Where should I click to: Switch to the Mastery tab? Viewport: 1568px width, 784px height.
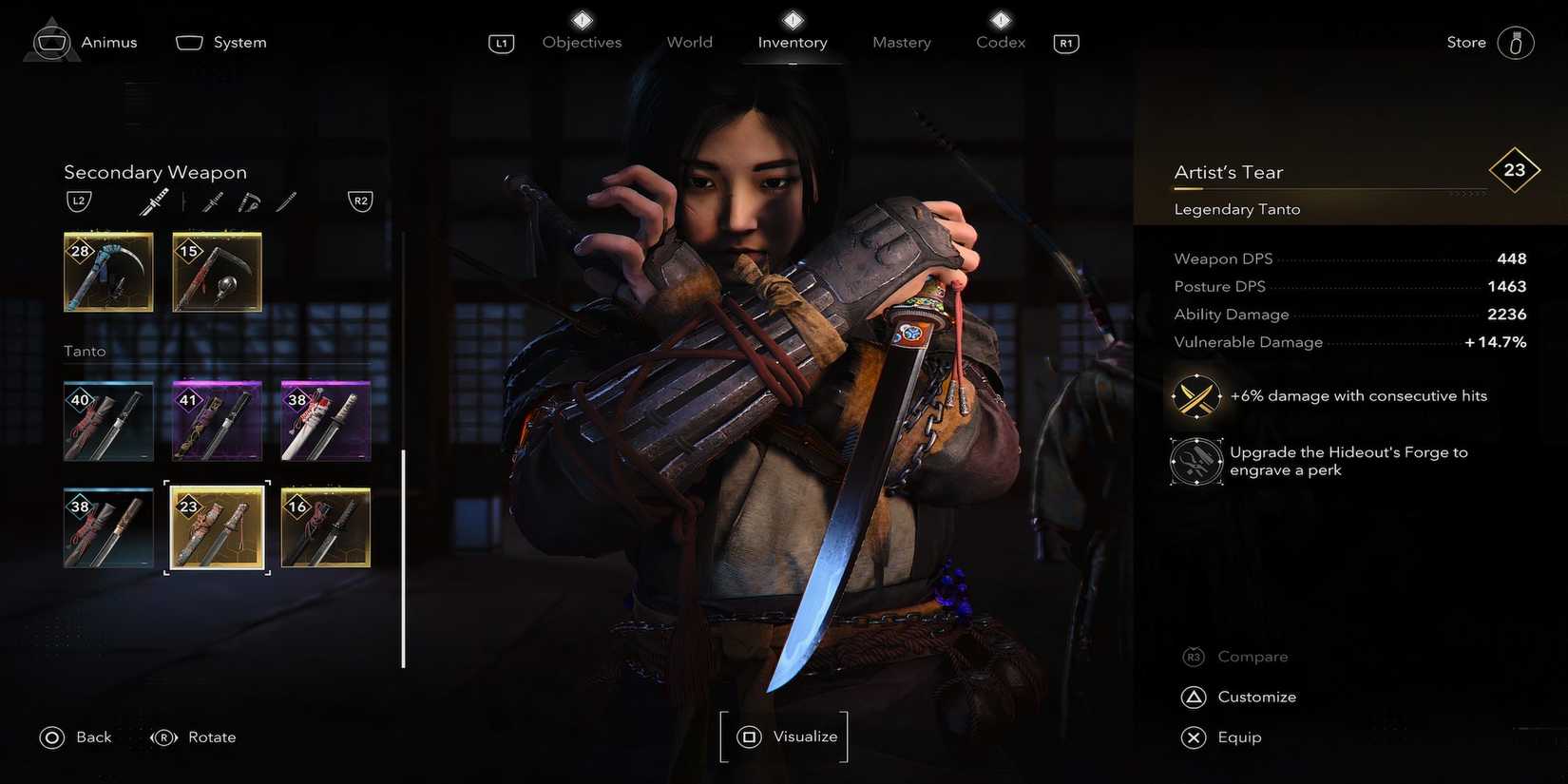pos(901,42)
